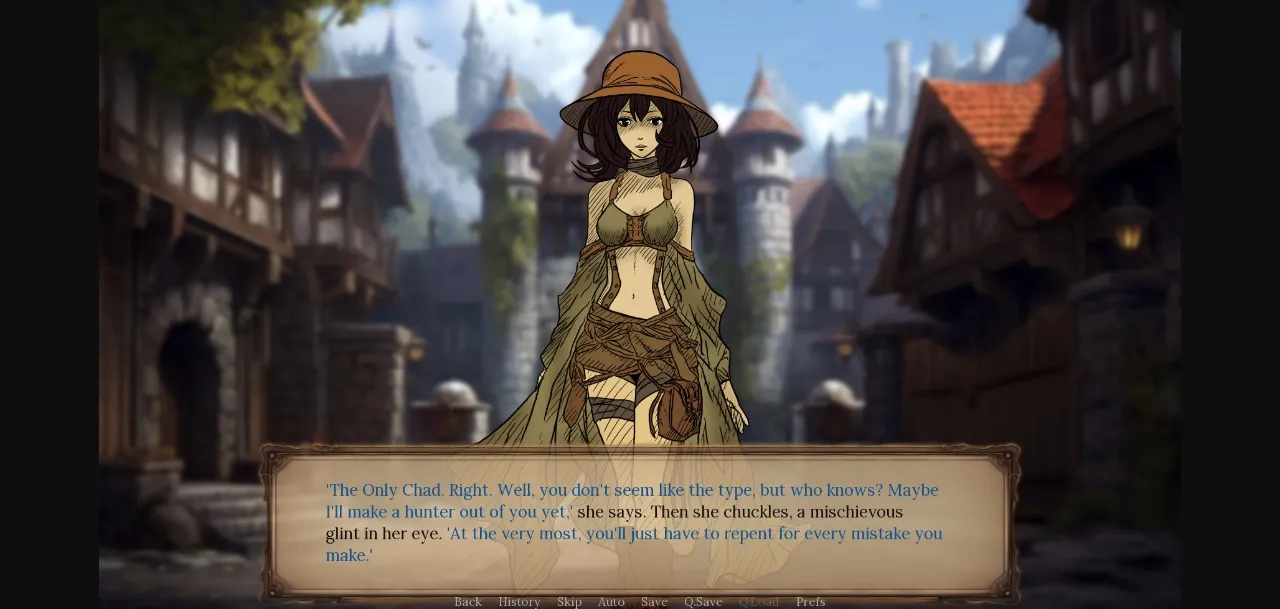Open the dialogue History log

(x=519, y=602)
